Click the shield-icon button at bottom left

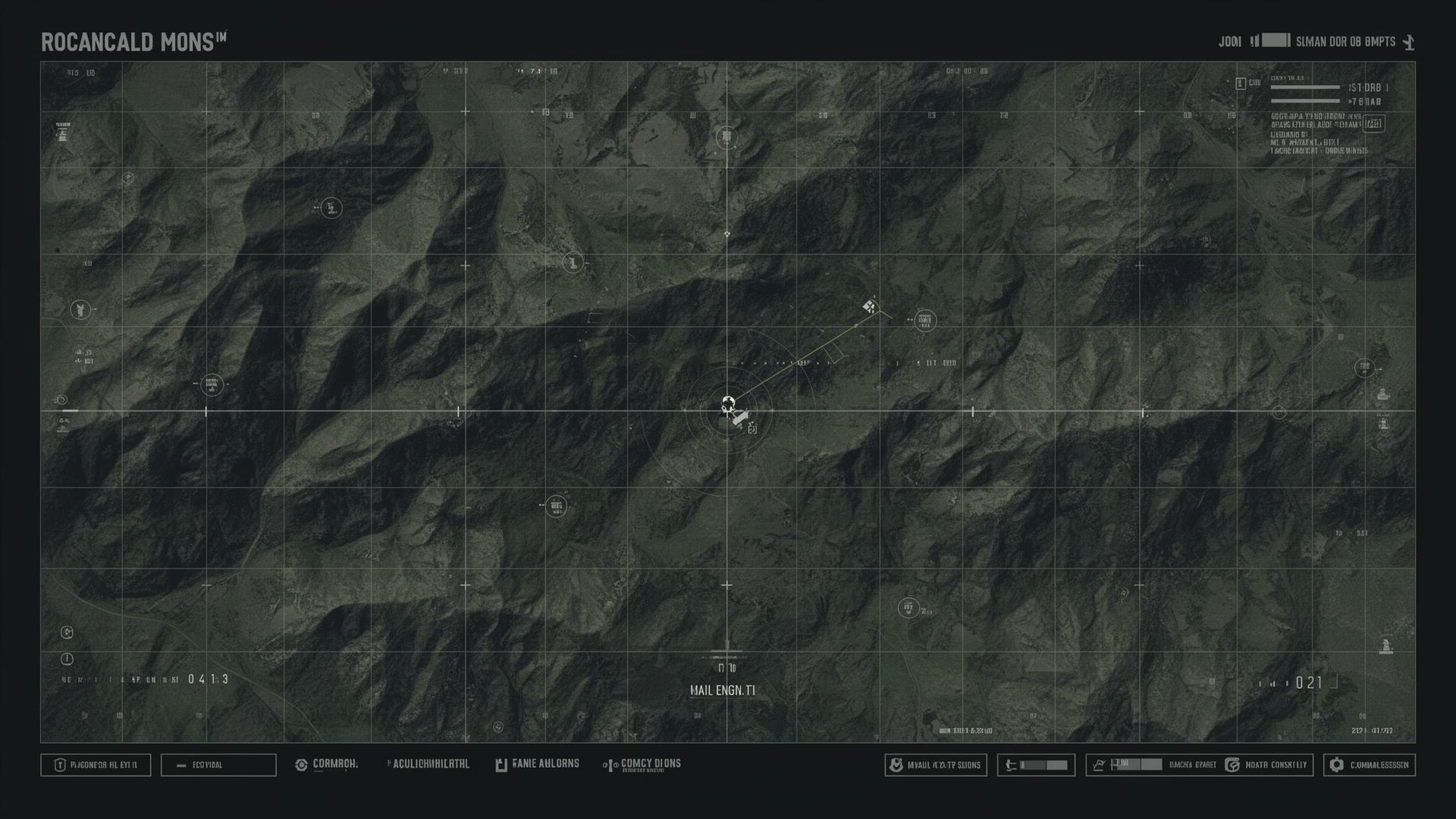(x=96, y=765)
